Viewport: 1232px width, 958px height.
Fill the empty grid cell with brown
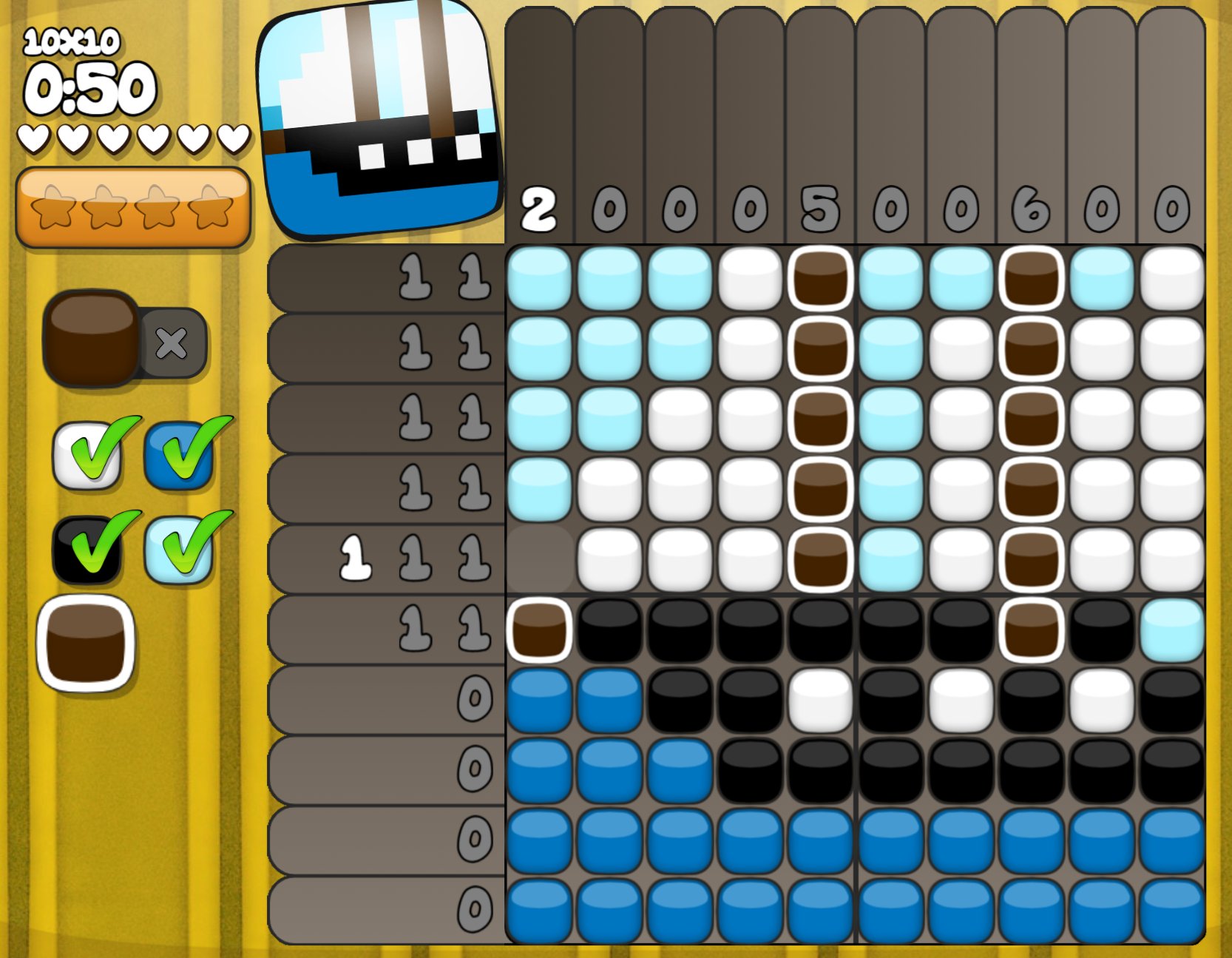point(539,559)
